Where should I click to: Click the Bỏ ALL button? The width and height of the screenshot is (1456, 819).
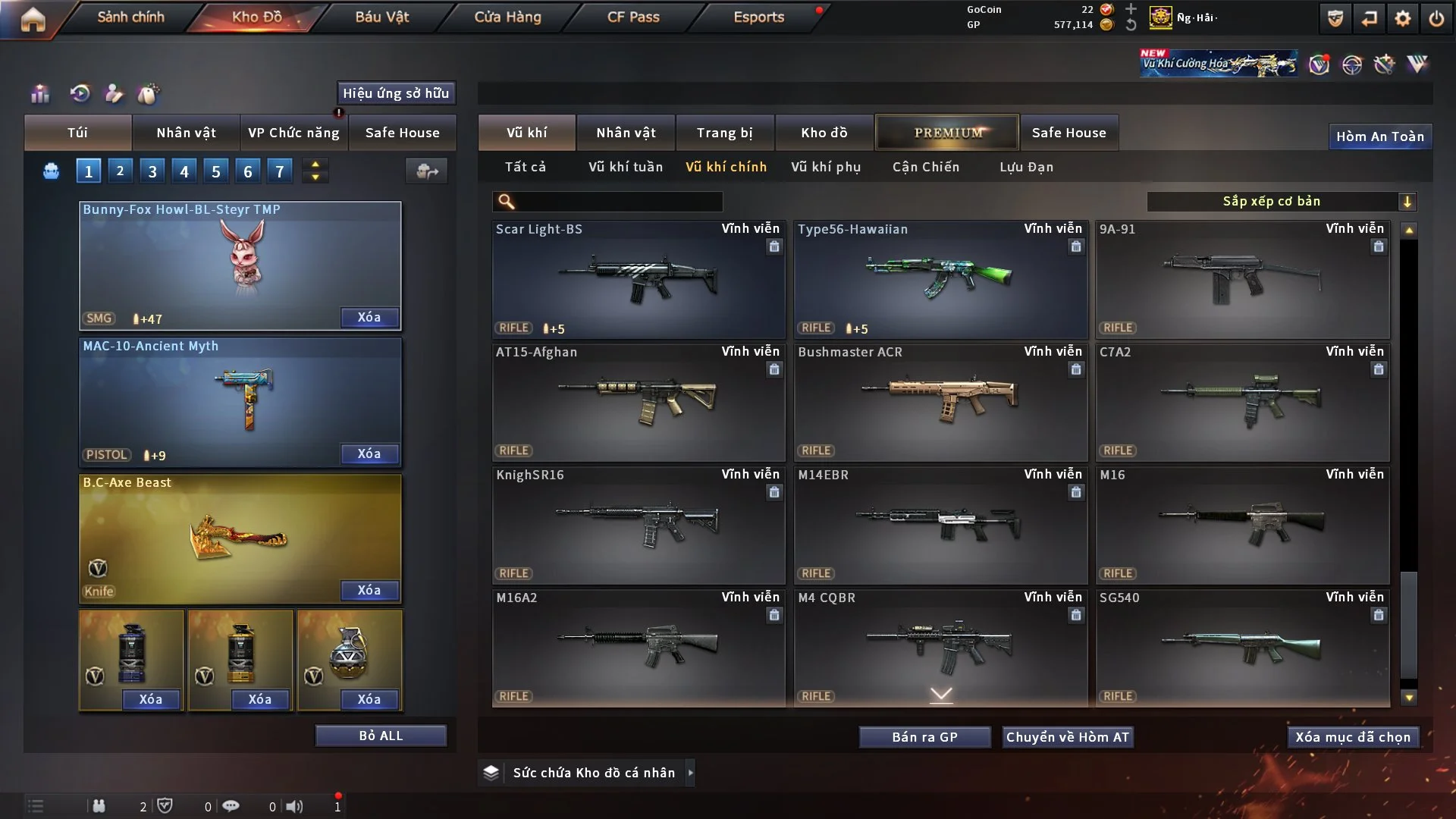point(381,736)
